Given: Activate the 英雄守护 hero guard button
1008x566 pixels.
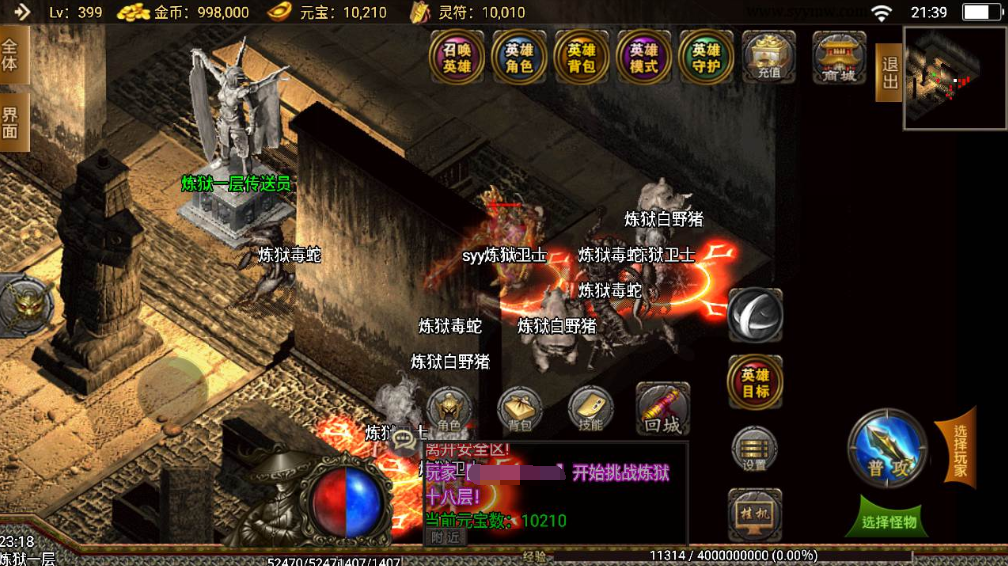Looking at the screenshot, I should pyautogui.click(x=706, y=57).
